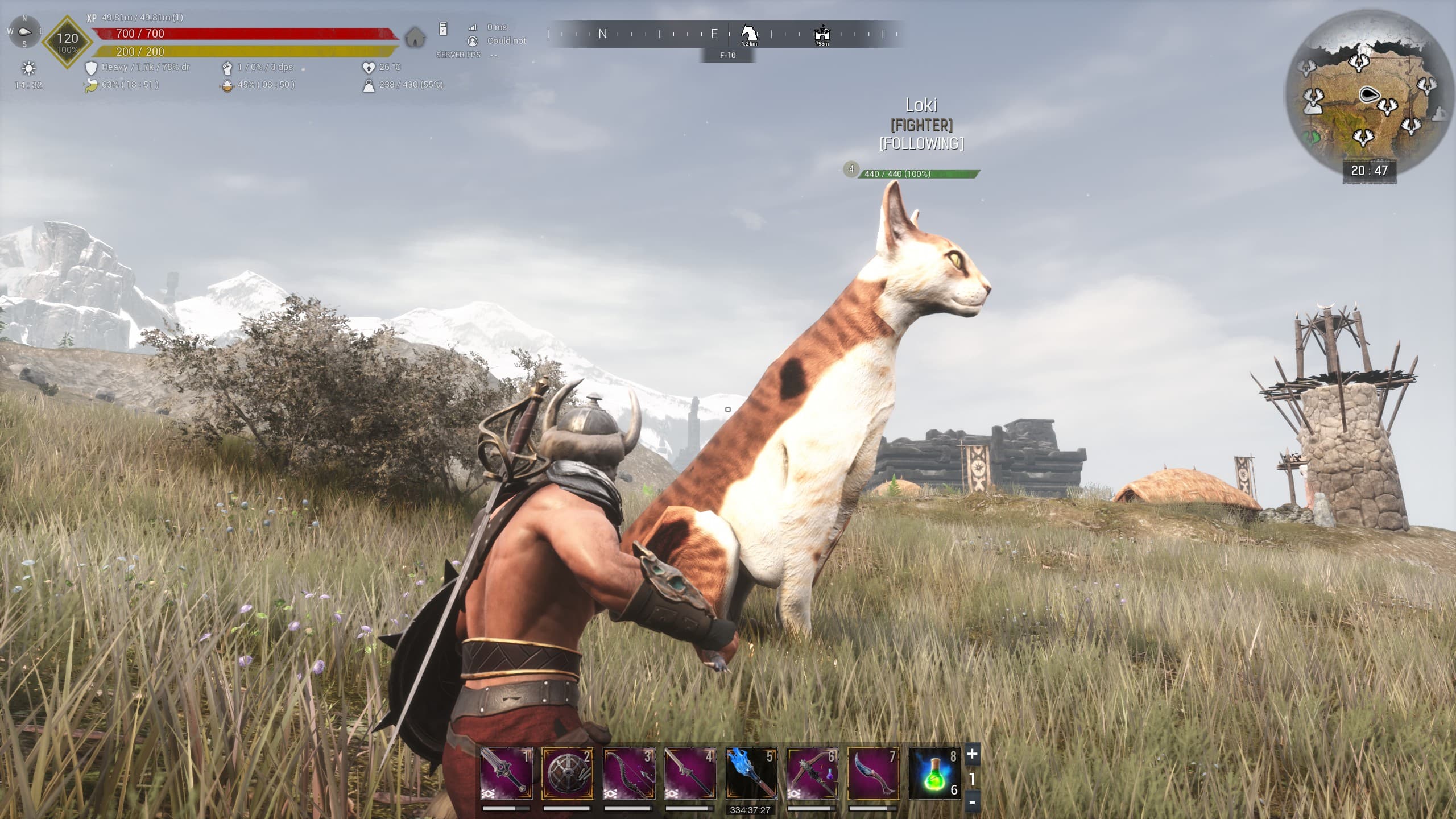
Task: Equip the curved dagger in slot 7
Action: pyautogui.click(x=874, y=773)
